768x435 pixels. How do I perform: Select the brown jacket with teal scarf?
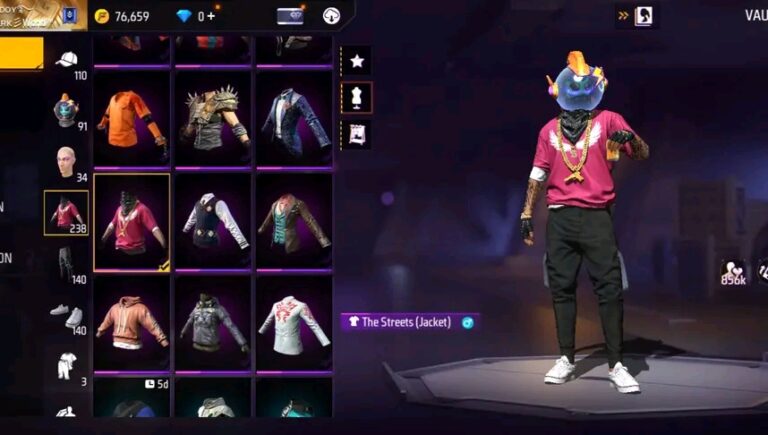pyautogui.click(x=294, y=222)
